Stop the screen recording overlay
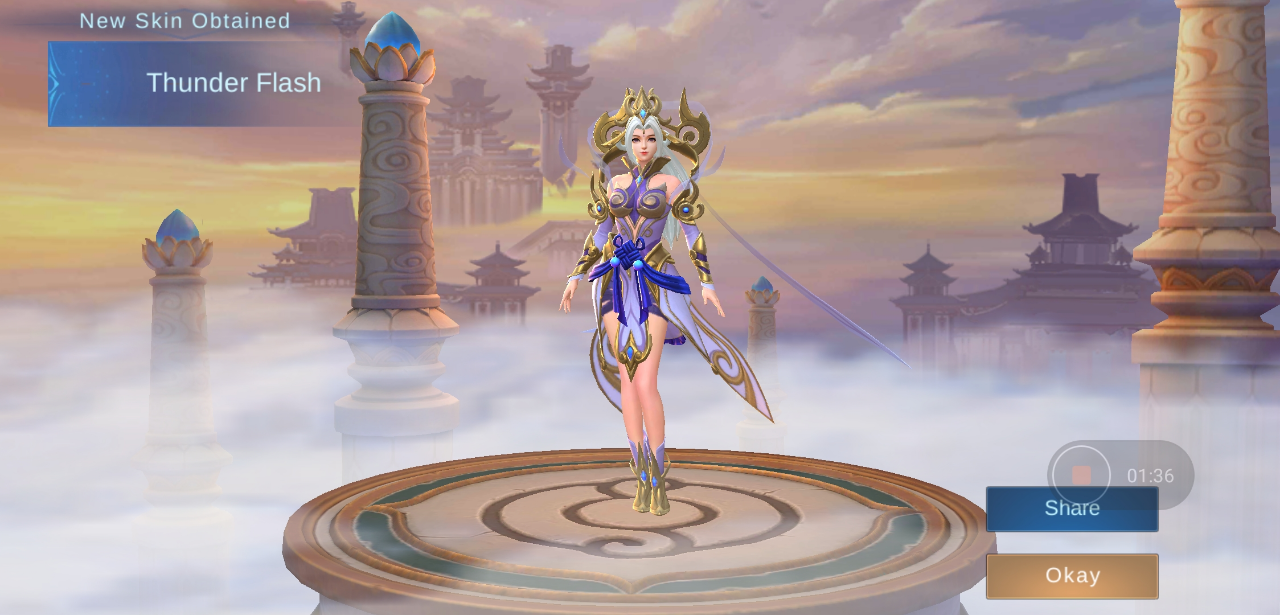This screenshot has width=1280, height=615. click(1081, 475)
